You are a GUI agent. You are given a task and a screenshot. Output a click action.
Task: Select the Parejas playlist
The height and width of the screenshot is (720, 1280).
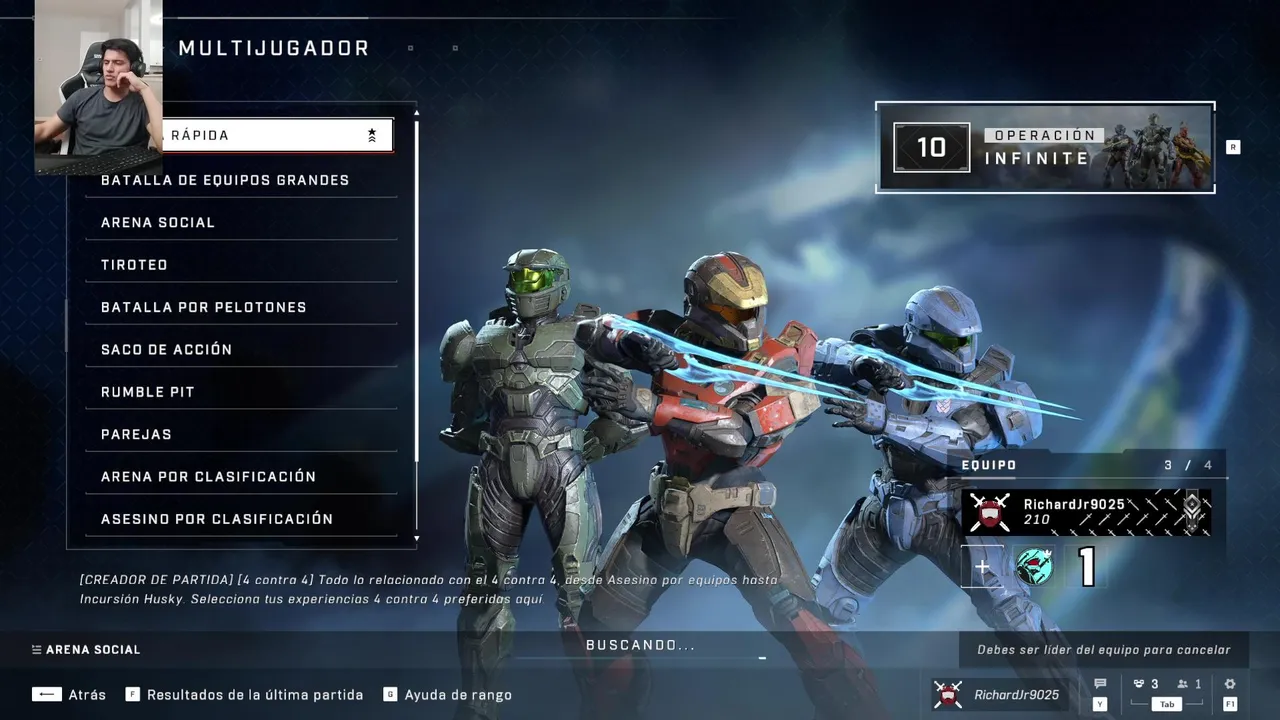click(240, 434)
